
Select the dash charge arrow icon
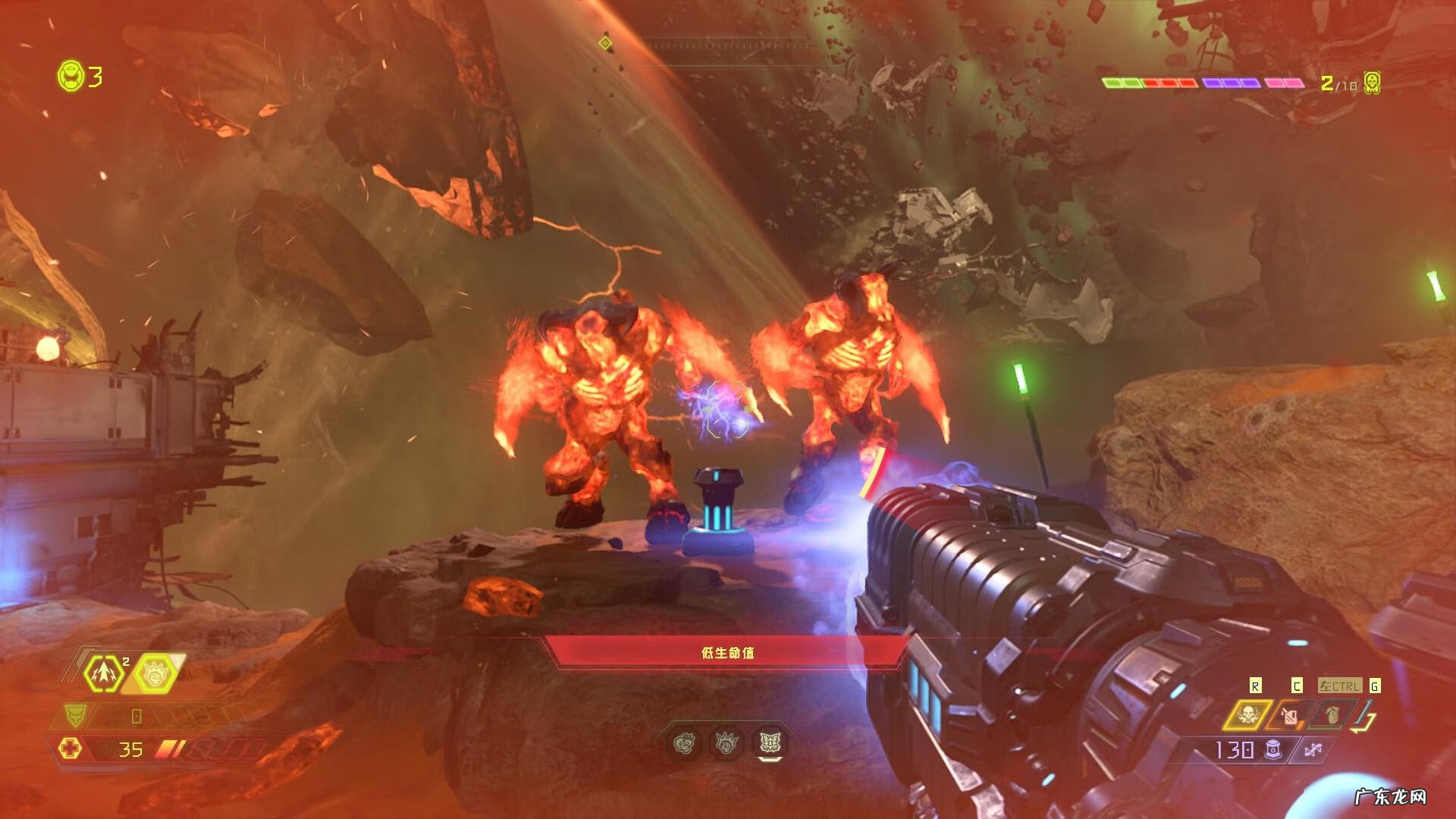pyautogui.click(x=104, y=673)
